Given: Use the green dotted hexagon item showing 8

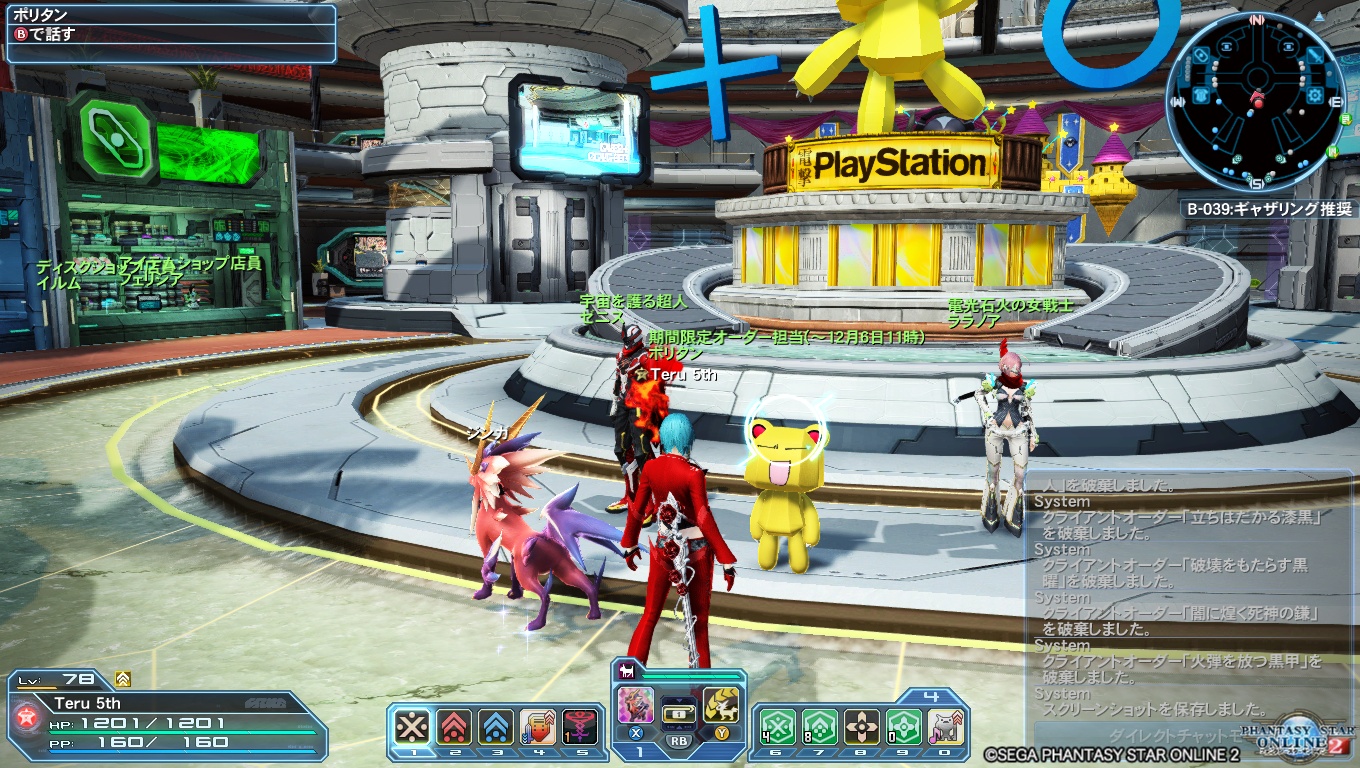Looking at the screenshot, I should pyautogui.click(x=819, y=727).
